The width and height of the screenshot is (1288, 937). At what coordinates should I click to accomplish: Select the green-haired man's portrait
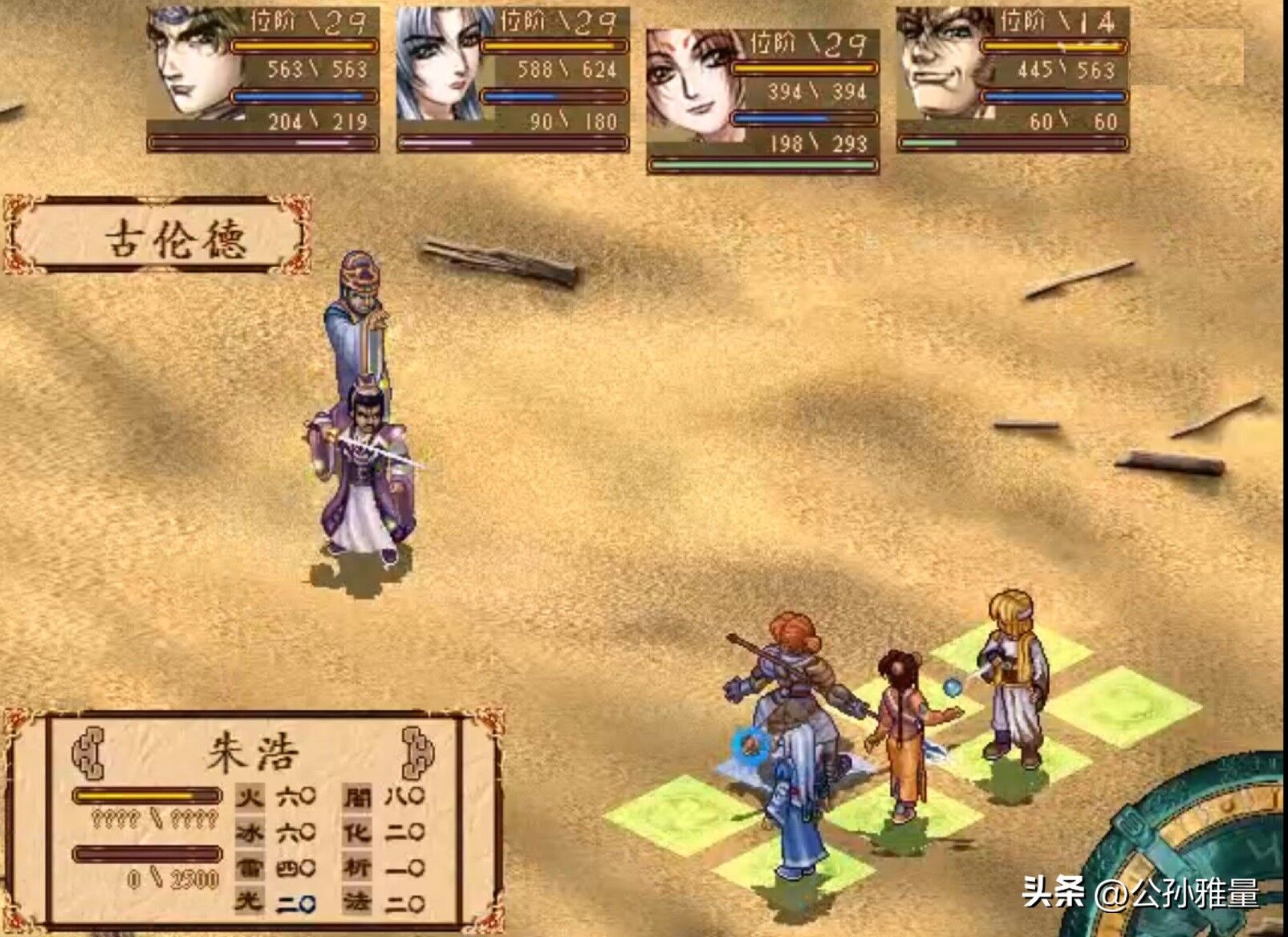point(193,64)
